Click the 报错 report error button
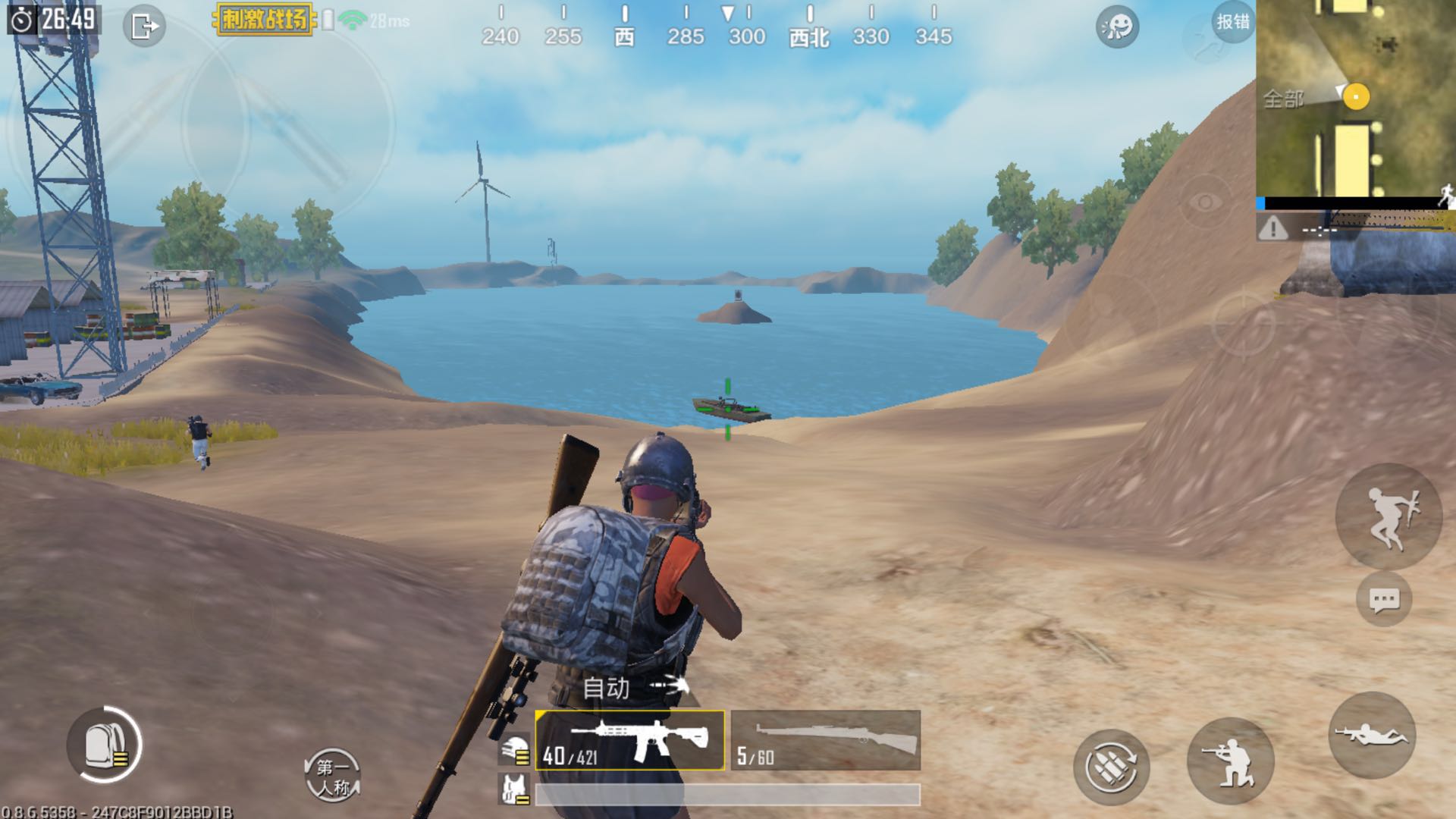 pyautogui.click(x=1232, y=22)
